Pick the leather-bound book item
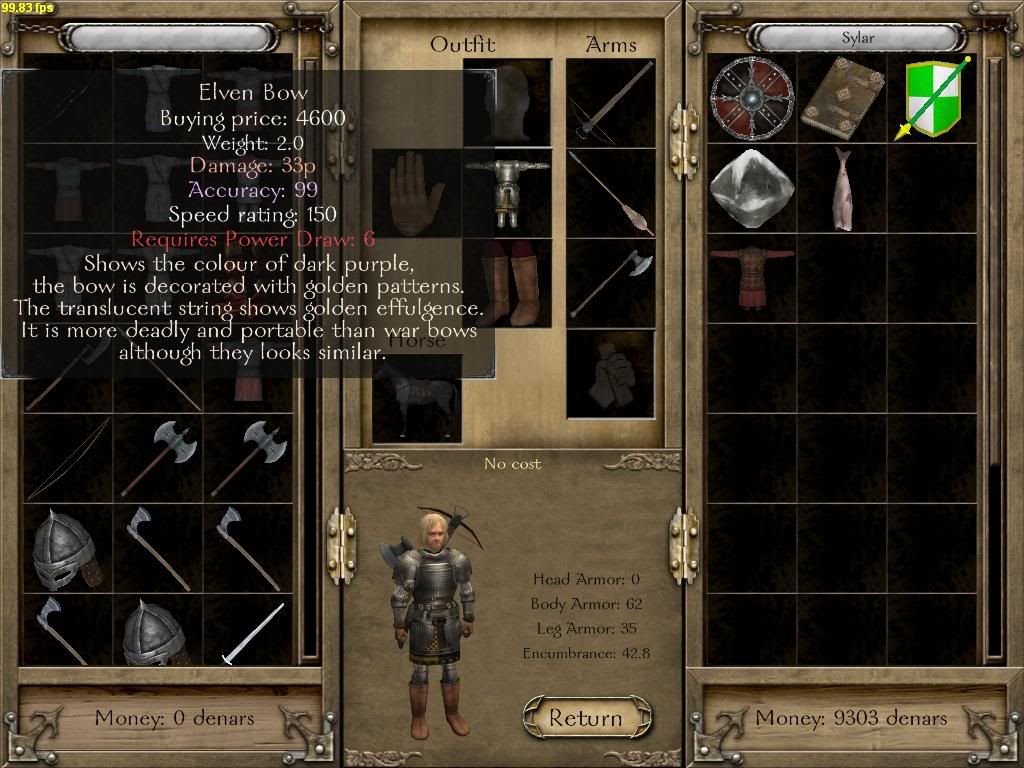1024x768 pixels. [841, 97]
